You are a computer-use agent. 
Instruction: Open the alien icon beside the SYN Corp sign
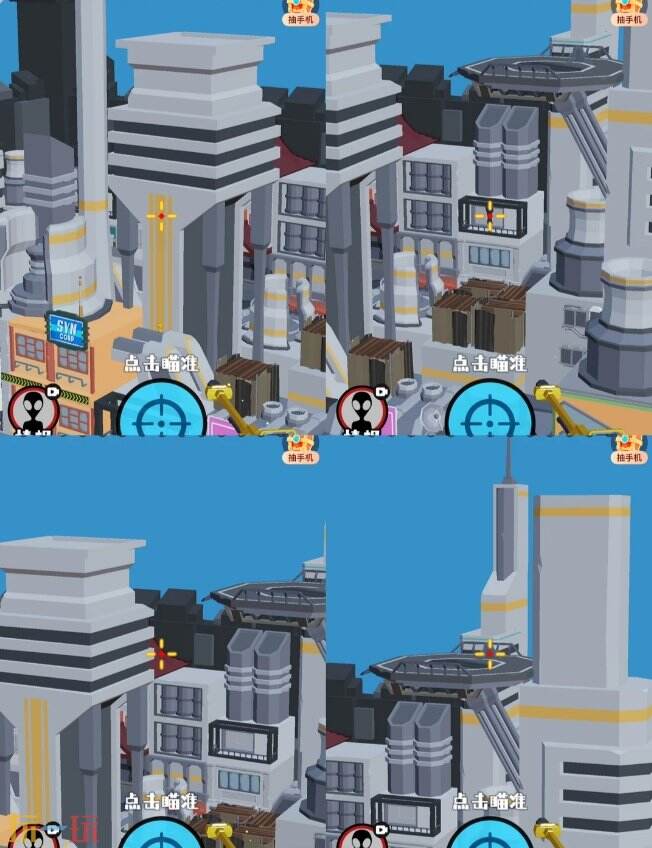pos(34,410)
